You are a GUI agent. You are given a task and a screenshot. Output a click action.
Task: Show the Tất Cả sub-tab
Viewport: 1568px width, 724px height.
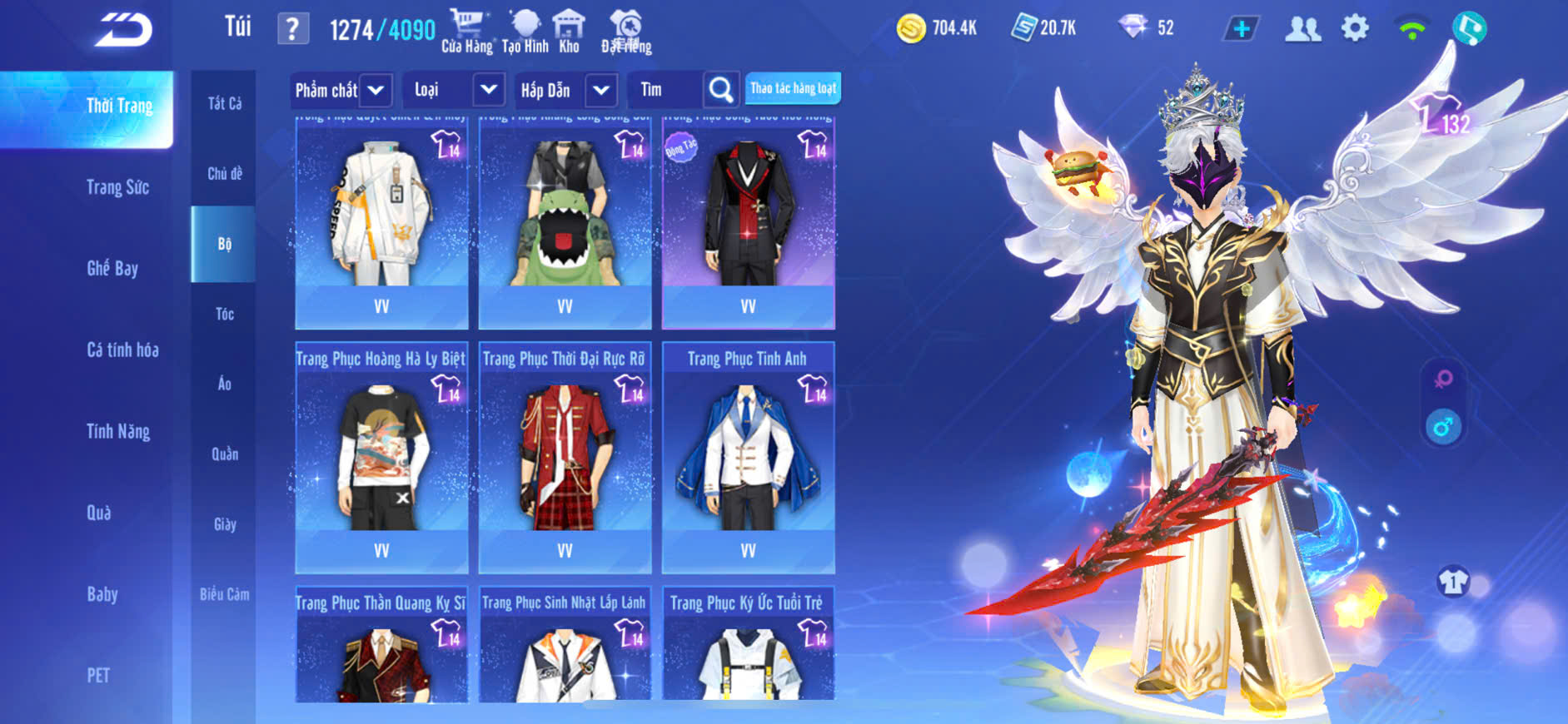point(224,103)
